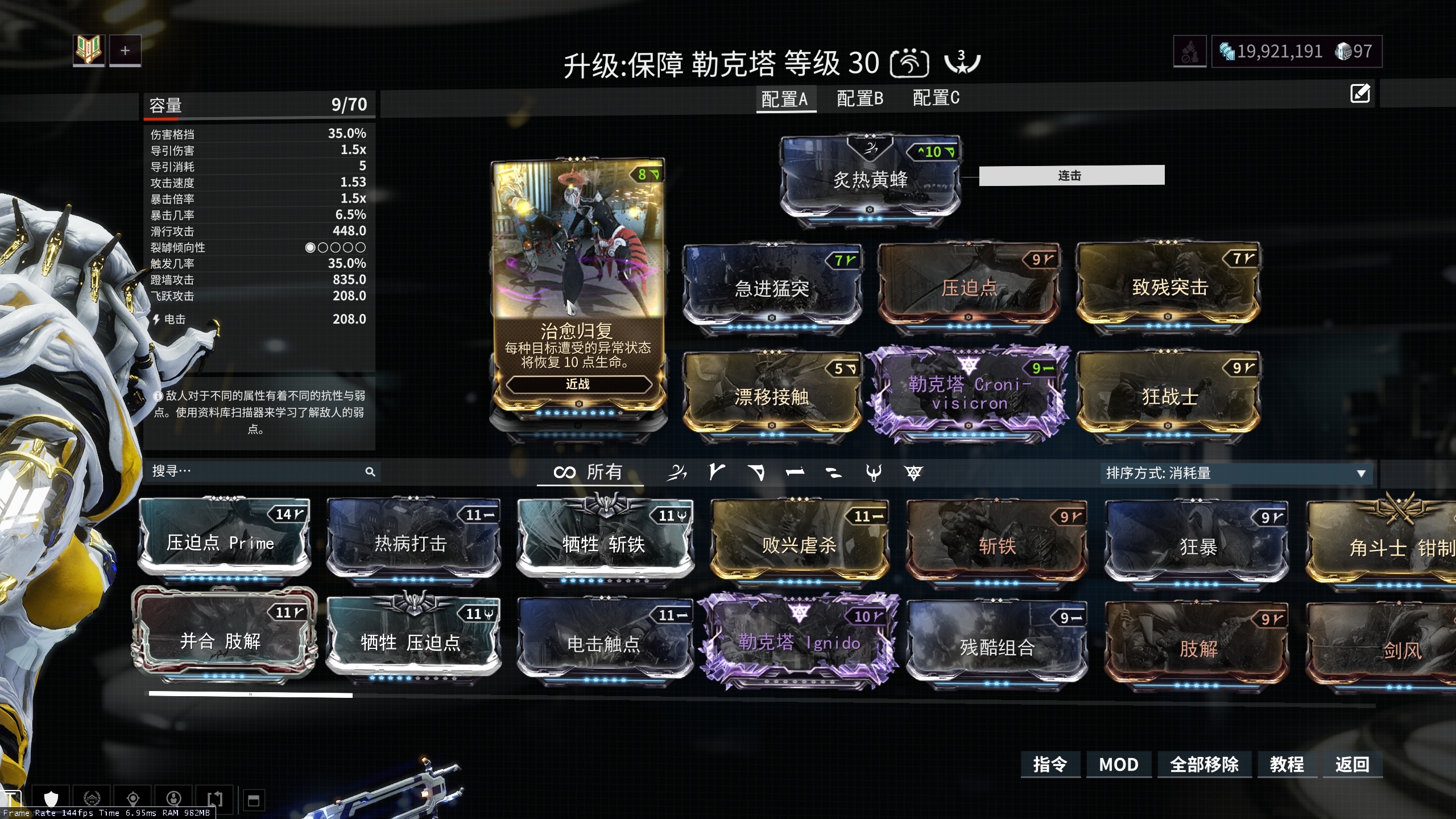Image resolution: width=1456 pixels, height=819 pixels.
Task: Click the rename config edit icon
Action: [1360, 93]
